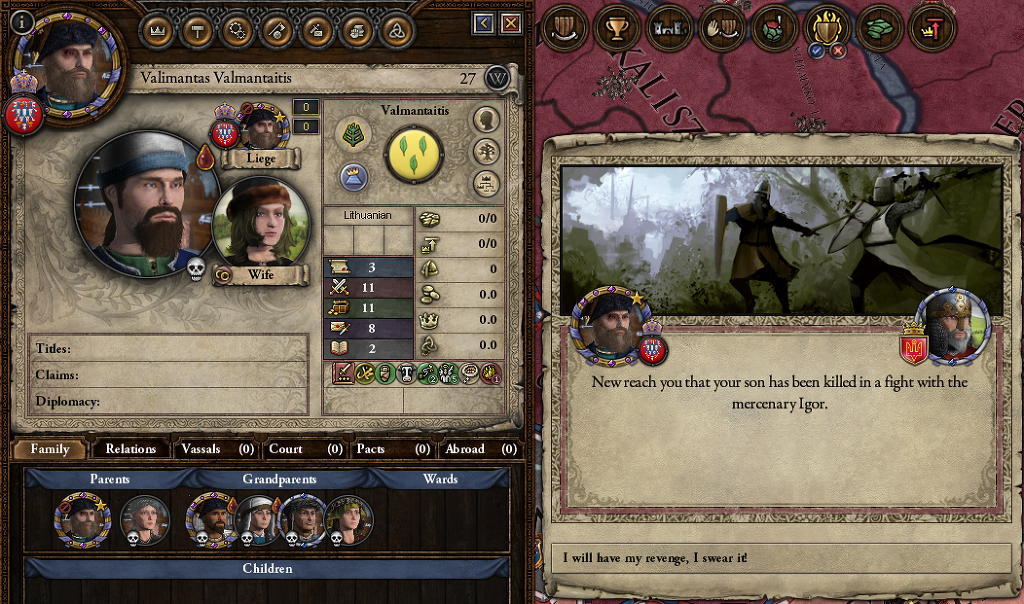Open the trophy alert icon

617,28
